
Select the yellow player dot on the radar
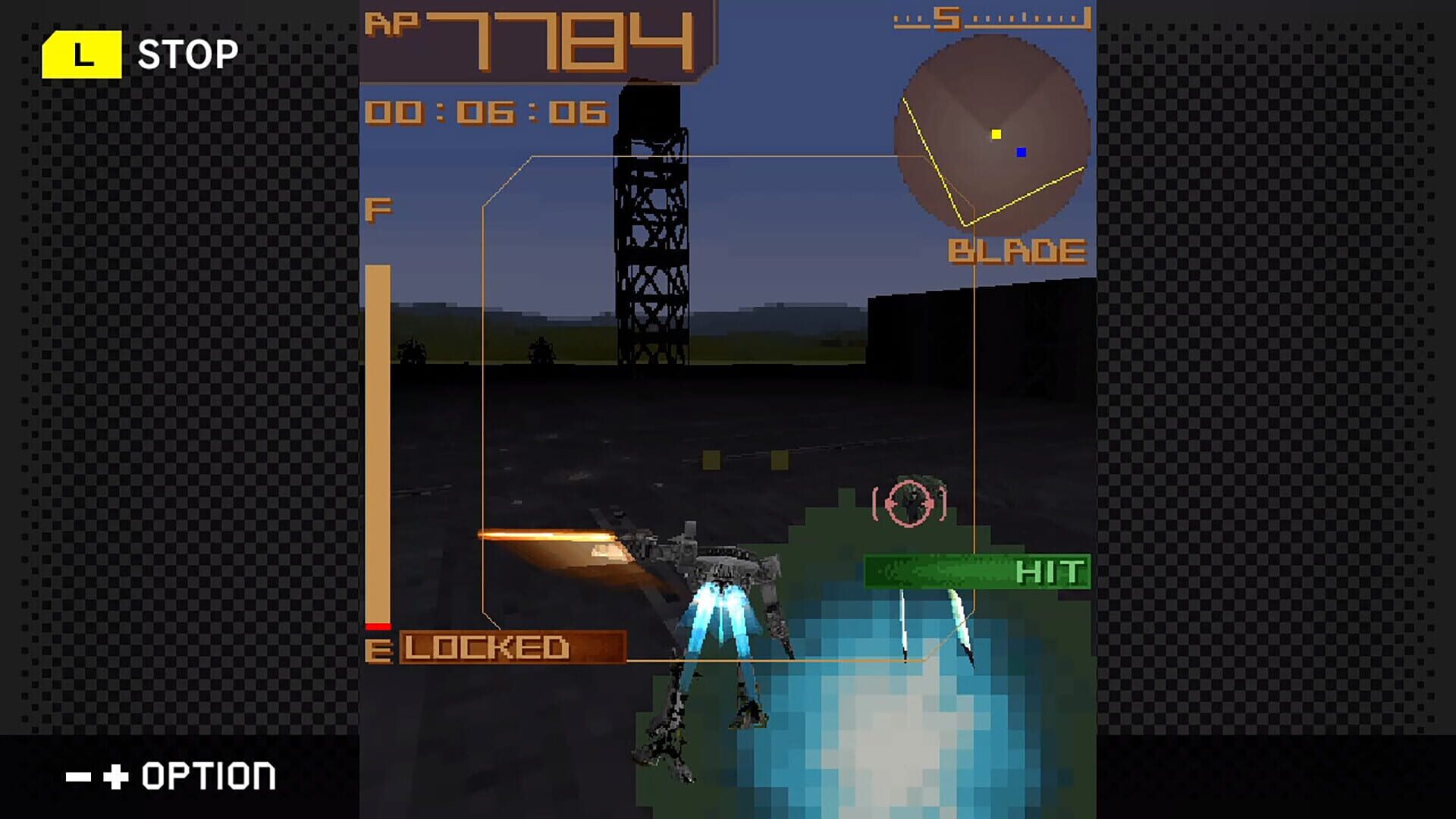996,134
